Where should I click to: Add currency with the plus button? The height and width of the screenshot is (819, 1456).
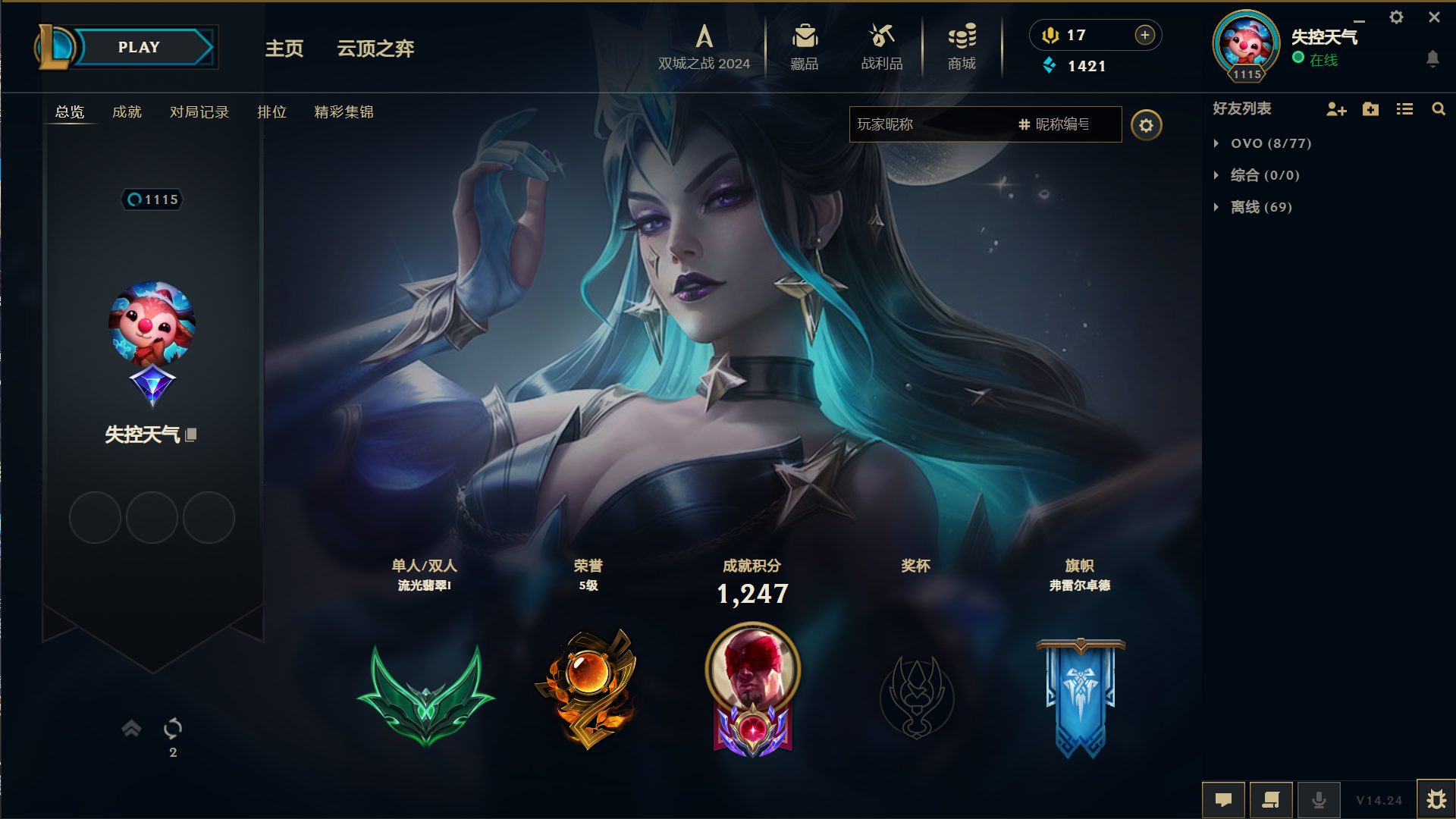[x=1145, y=35]
